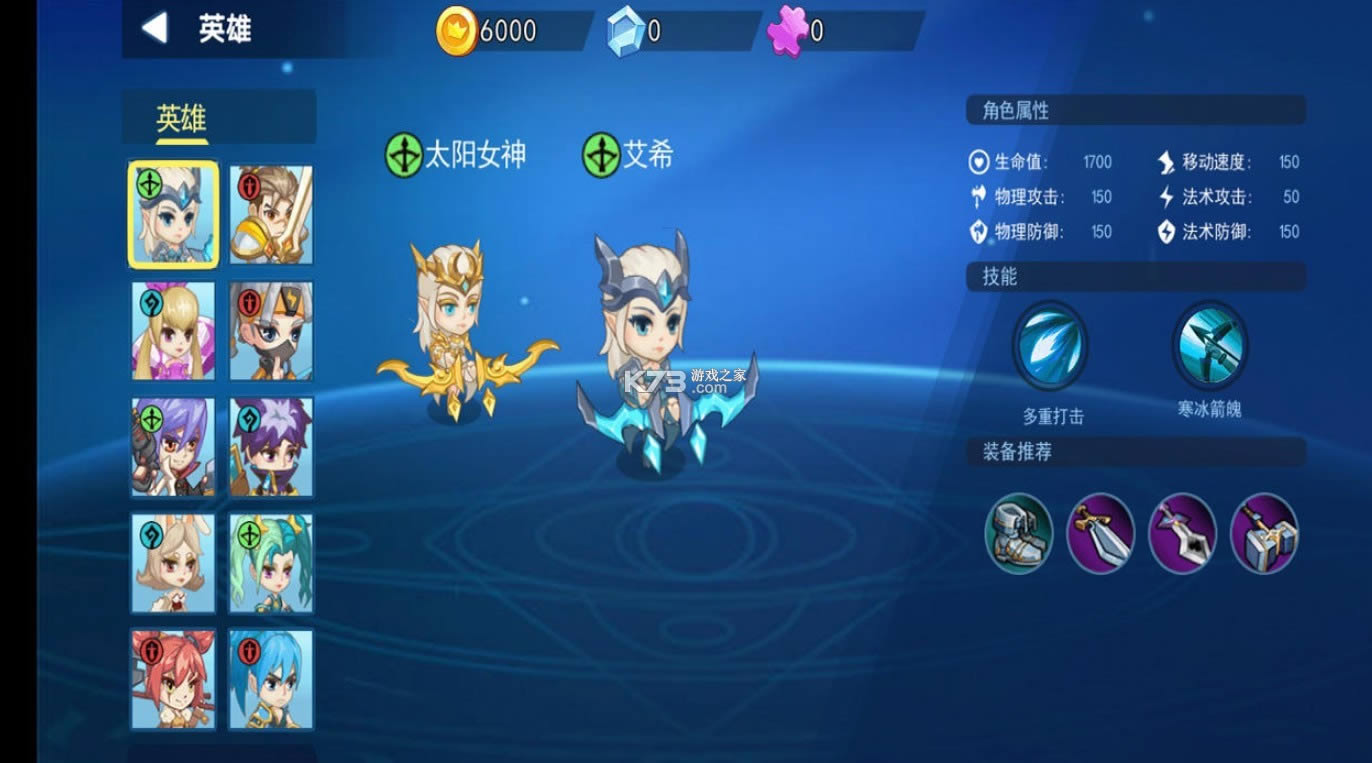Click the recommended golden sword equipment icon
Screen dimensions: 1372x763
(1100, 536)
